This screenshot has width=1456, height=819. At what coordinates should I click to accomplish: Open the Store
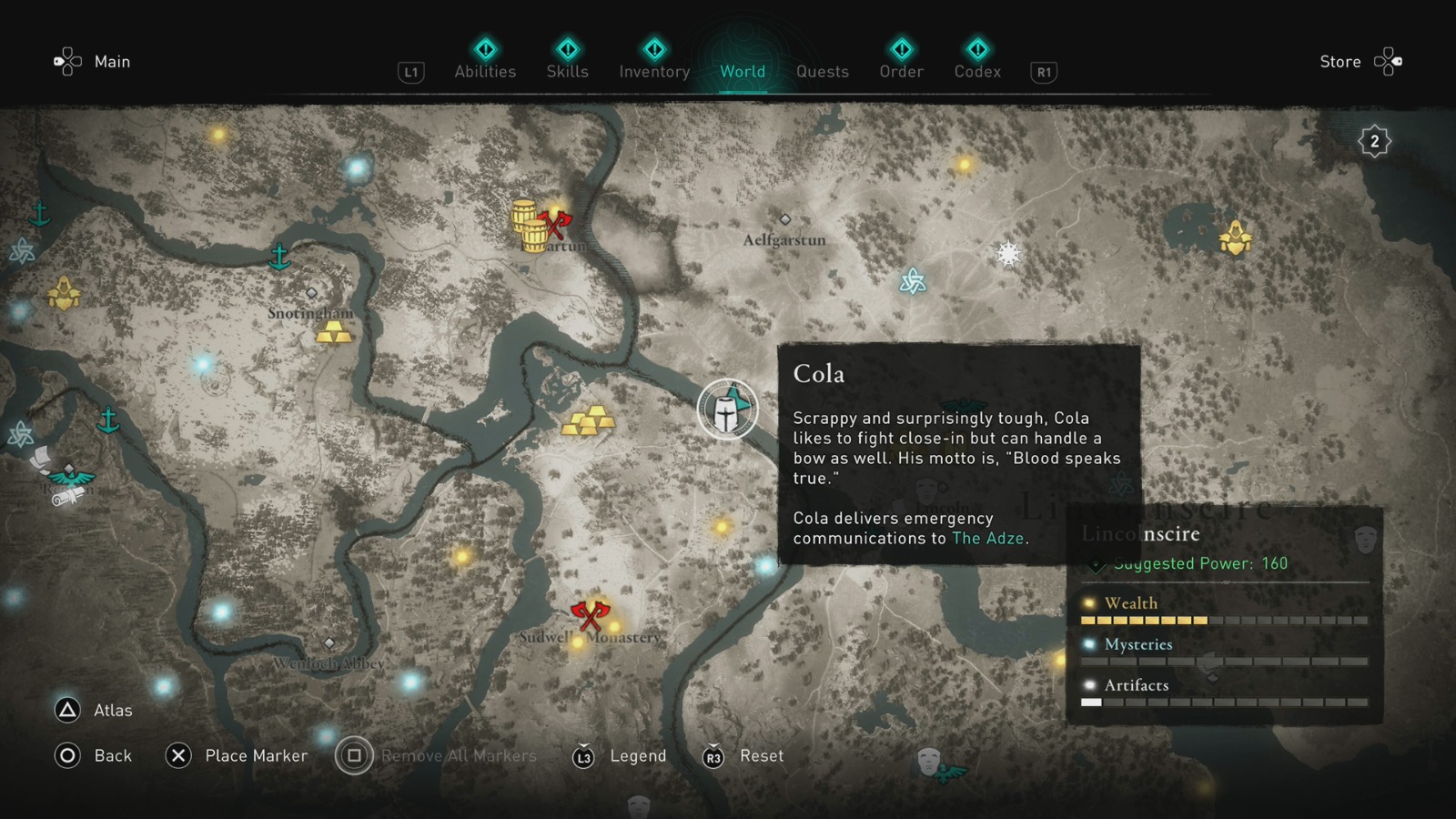pyautogui.click(x=1340, y=61)
